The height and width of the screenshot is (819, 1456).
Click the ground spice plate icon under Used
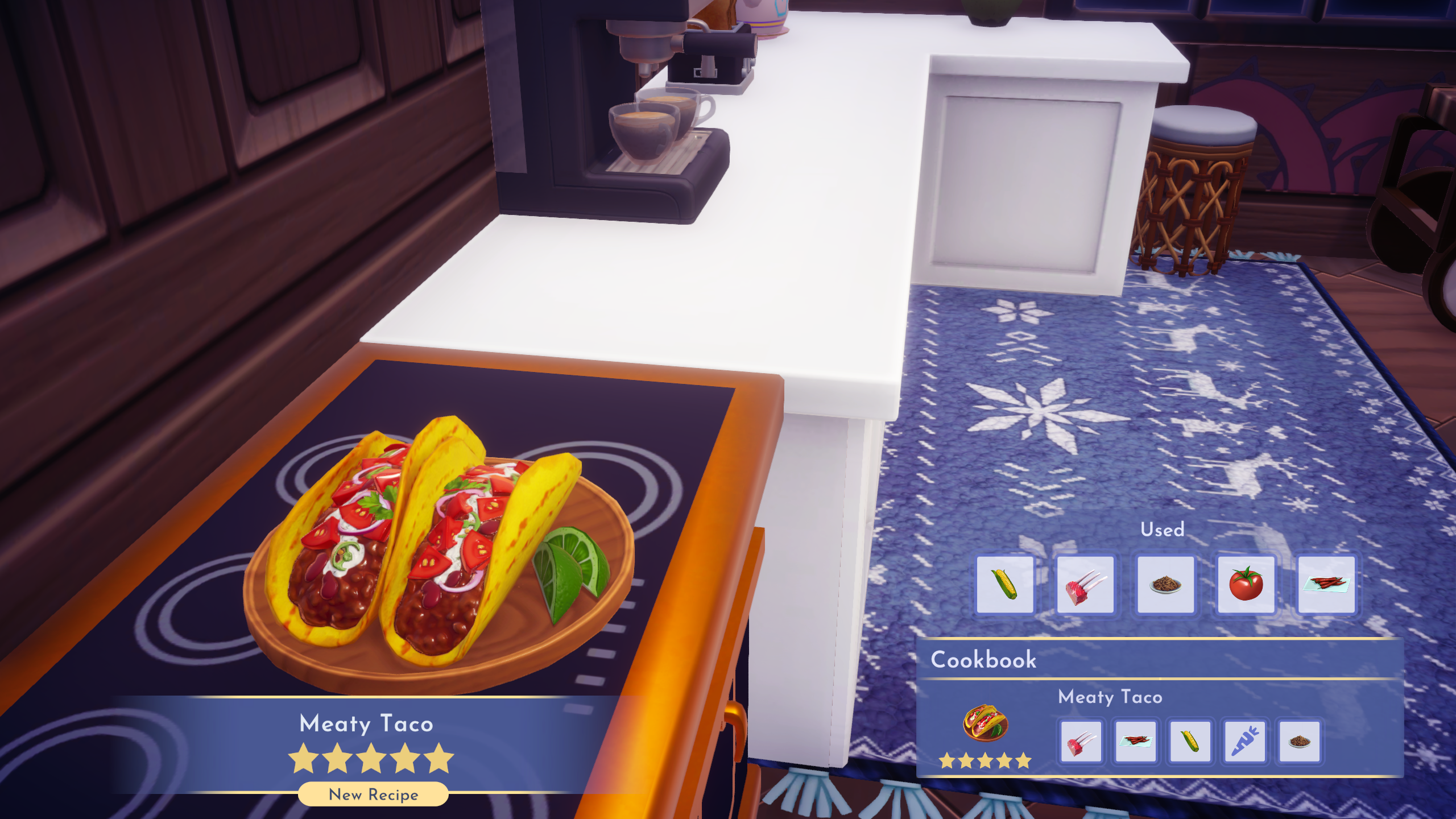1166,585
